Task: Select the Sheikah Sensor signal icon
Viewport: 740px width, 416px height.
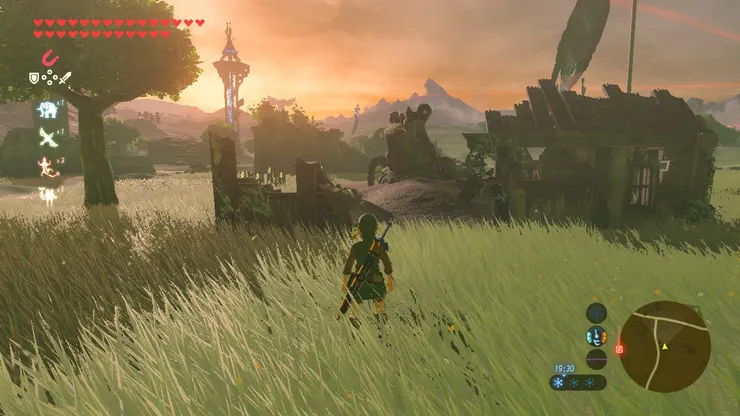Action: (x=596, y=312)
